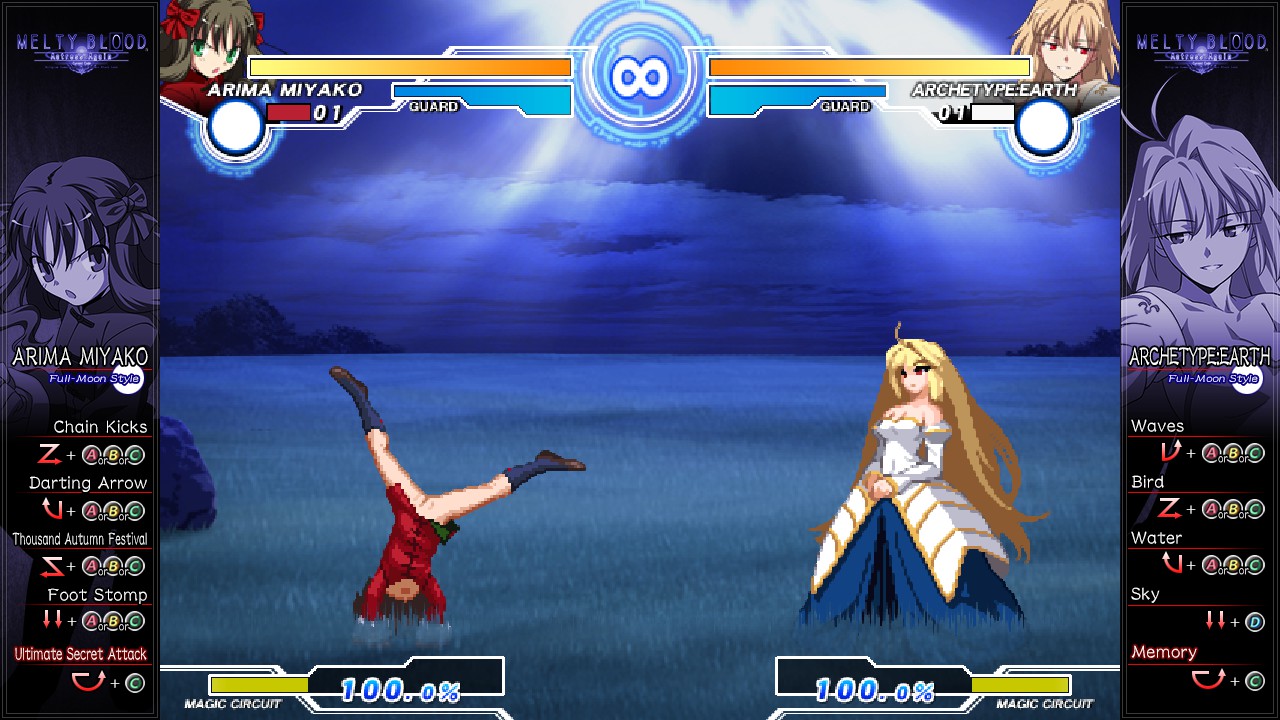Click the zigzag input icon next to Bird
This screenshot has height=720, width=1280.
point(1170,509)
